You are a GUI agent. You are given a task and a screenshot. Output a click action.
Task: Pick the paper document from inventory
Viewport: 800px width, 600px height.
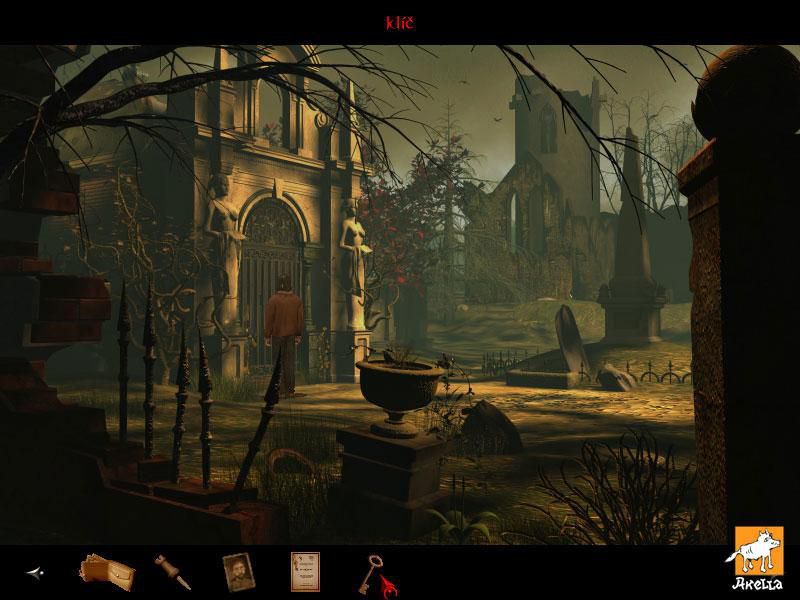click(304, 571)
